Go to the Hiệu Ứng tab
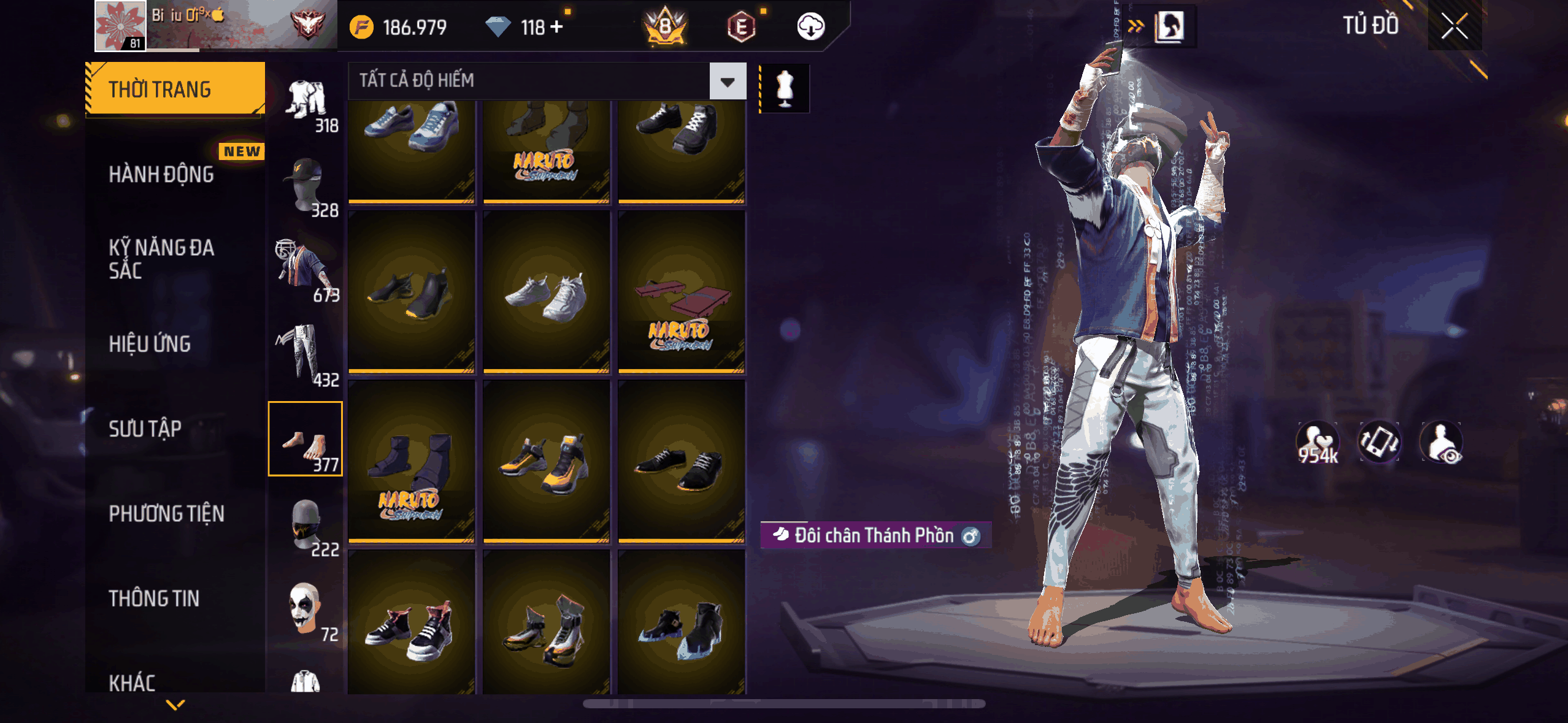1568x723 pixels. point(150,344)
